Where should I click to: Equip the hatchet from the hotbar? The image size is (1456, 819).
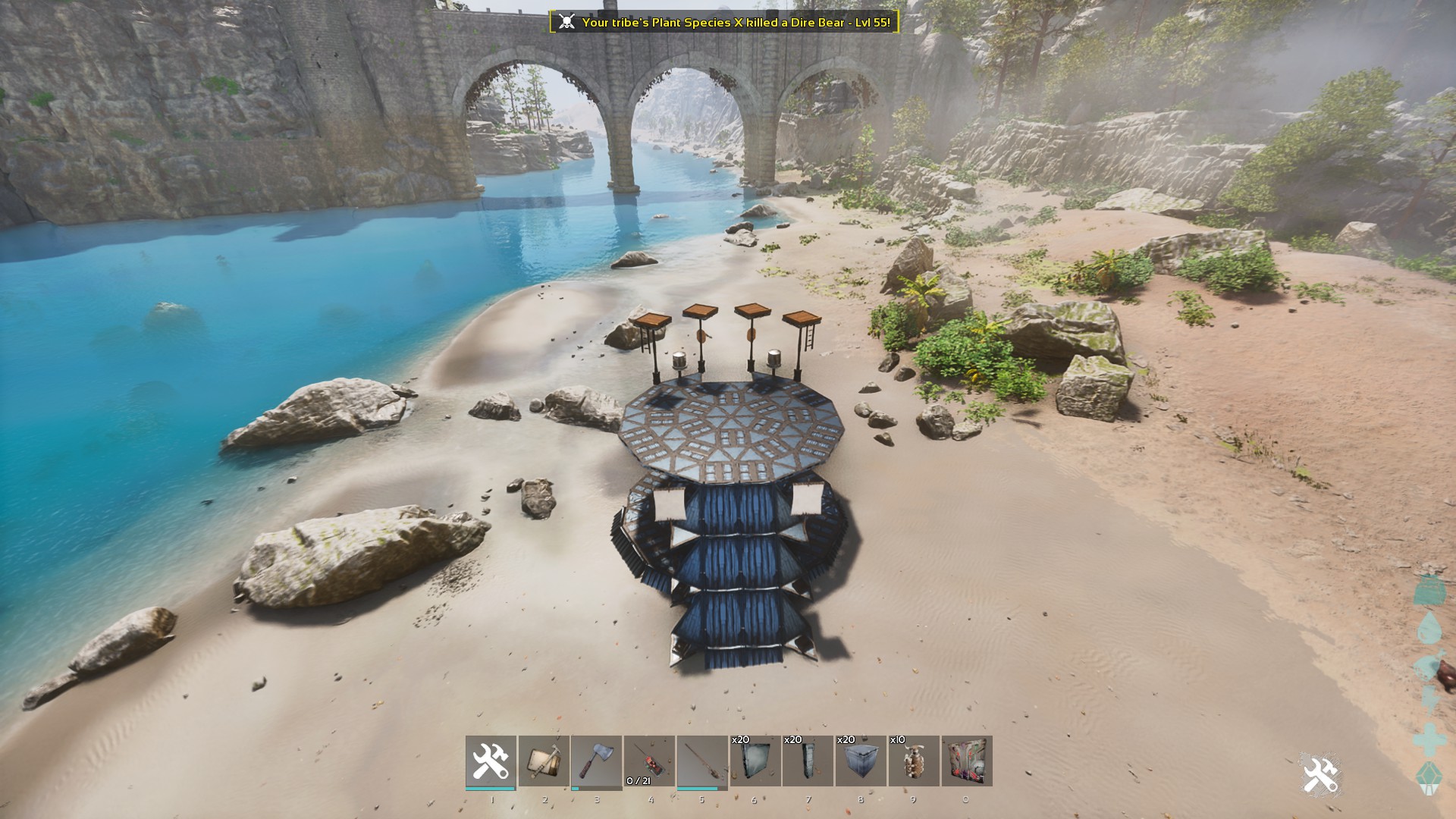[596, 761]
